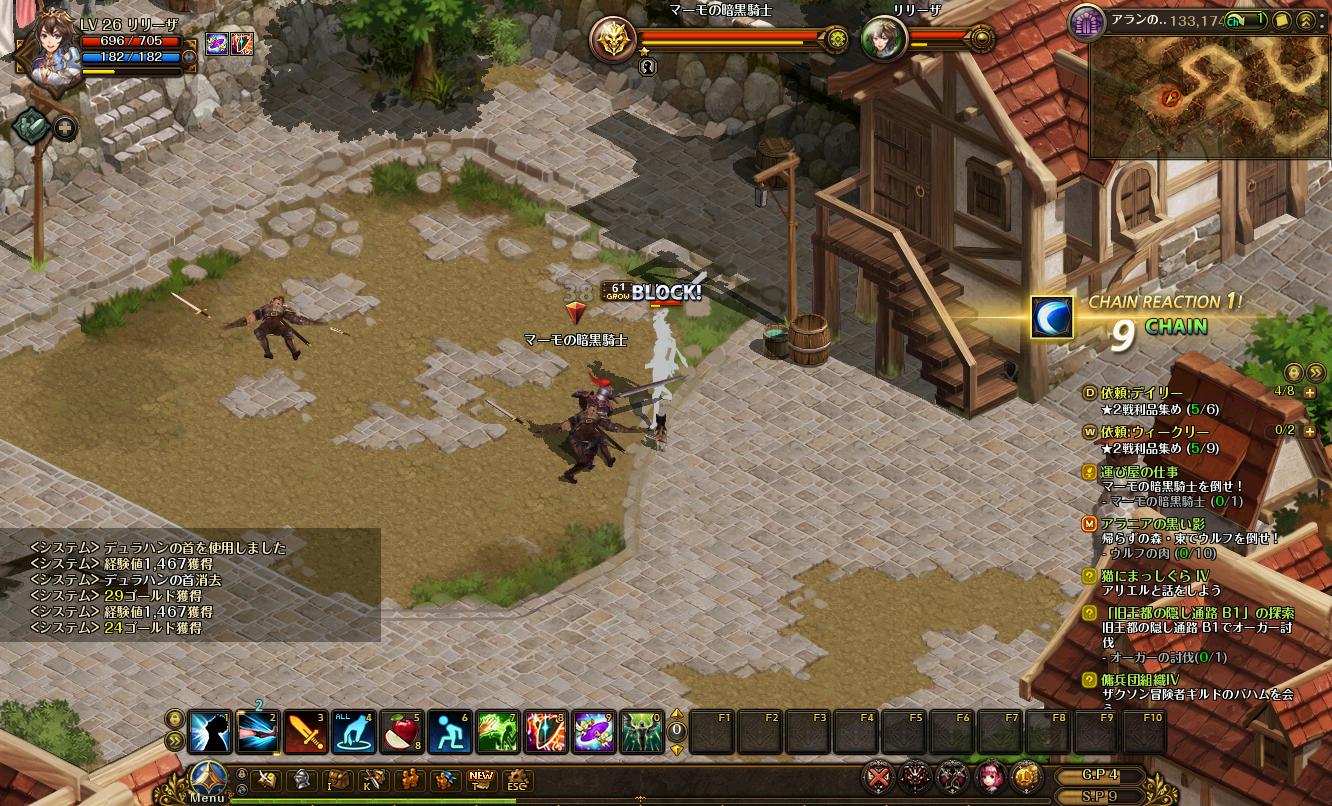Collapse the minimap with the double-arrow button
The image size is (1332, 806).
pyautogui.click(x=1306, y=20)
